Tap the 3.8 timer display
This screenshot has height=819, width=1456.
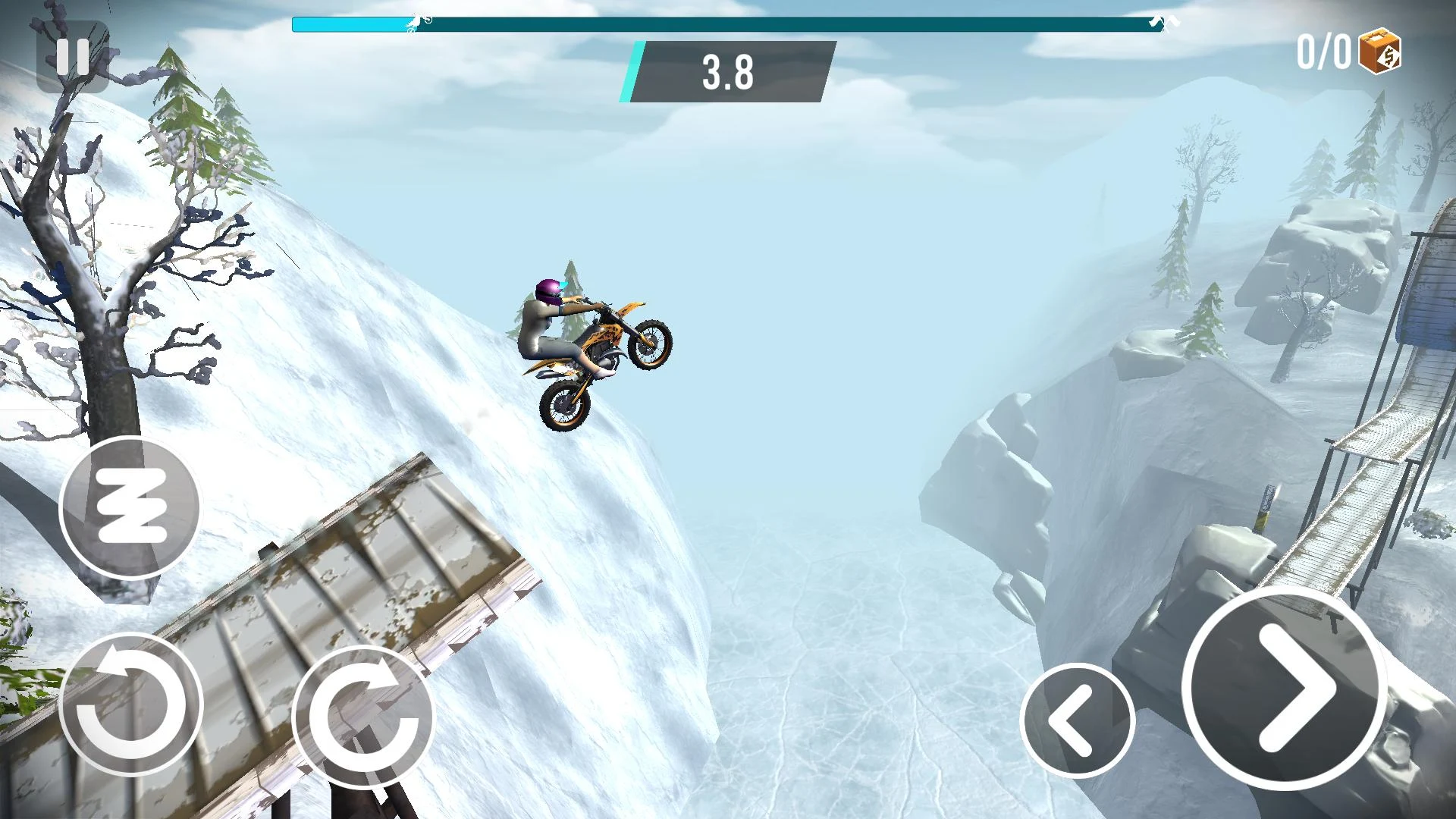[728, 74]
